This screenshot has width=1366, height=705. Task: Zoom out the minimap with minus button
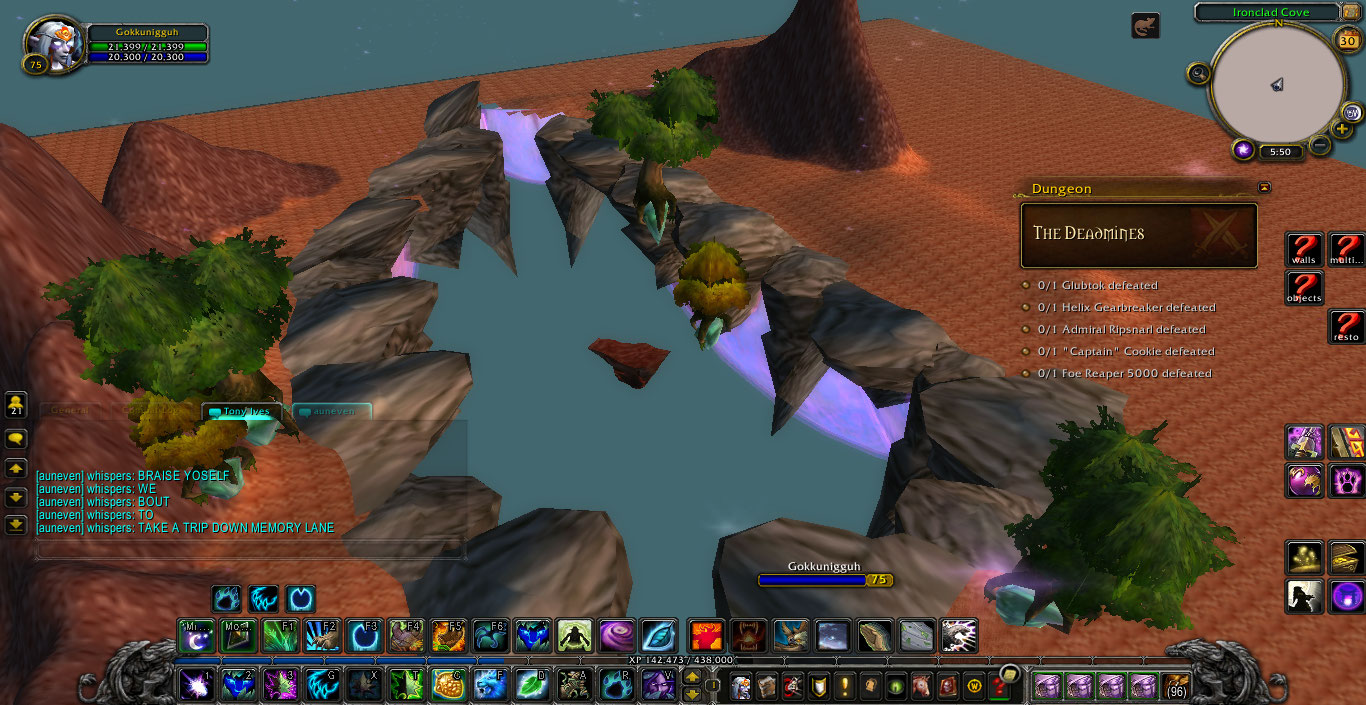tap(1320, 145)
